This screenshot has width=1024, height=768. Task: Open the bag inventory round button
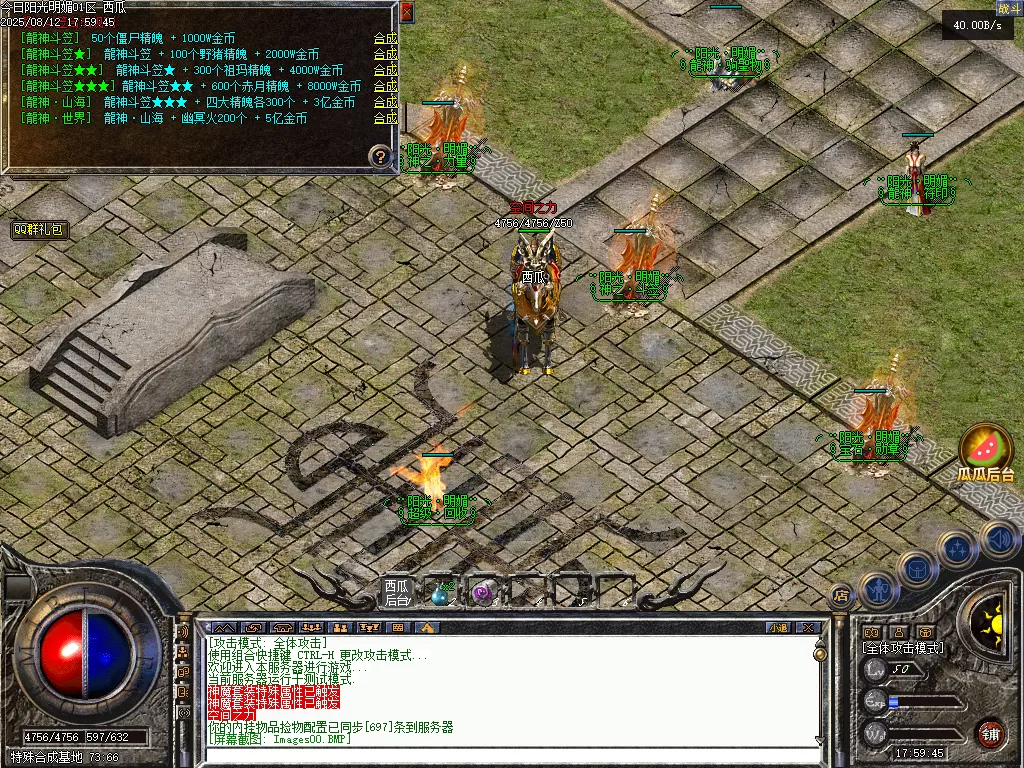pyautogui.click(x=917, y=569)
